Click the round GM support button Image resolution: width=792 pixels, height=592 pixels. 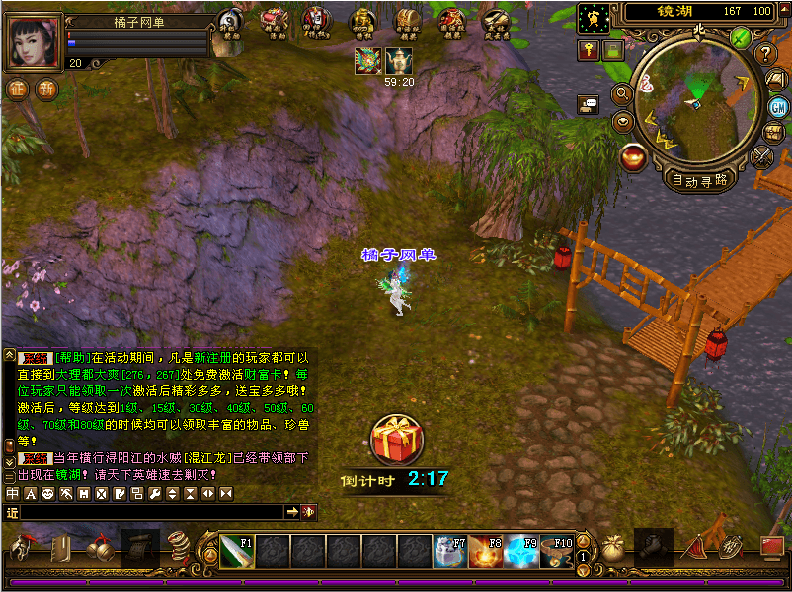pos(777,106)
